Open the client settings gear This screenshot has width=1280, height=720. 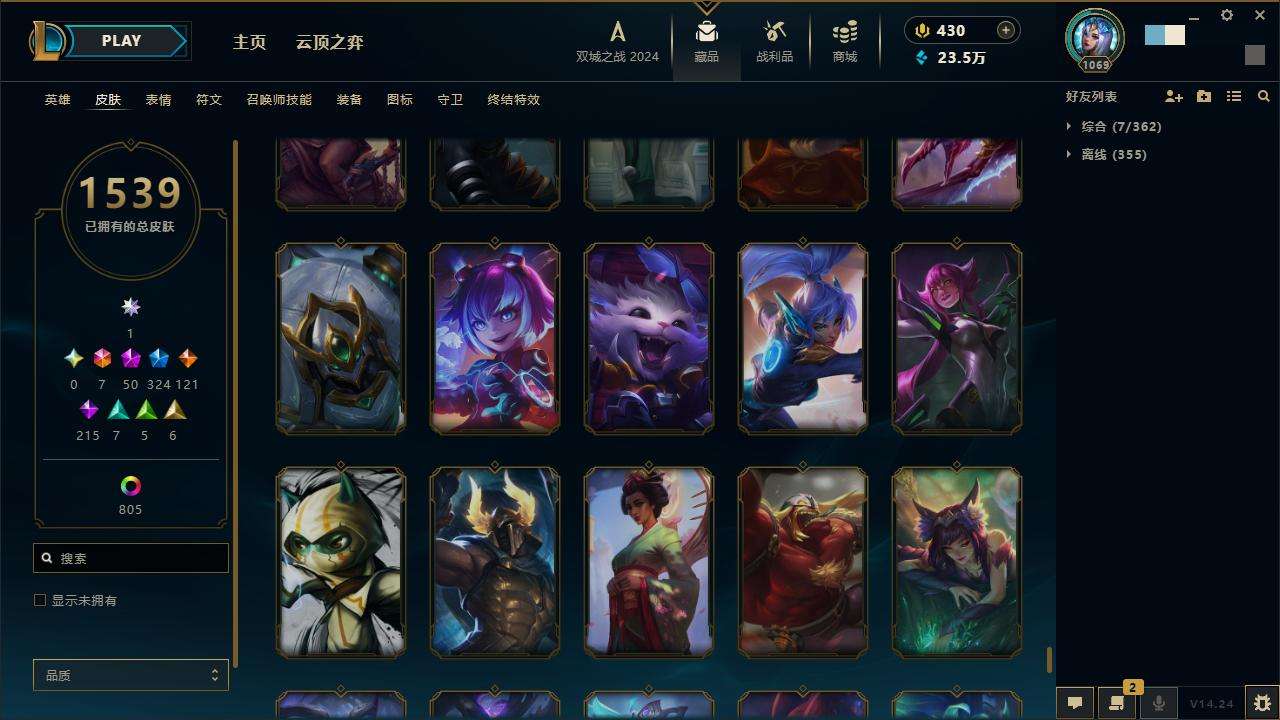tap(1227, 15)
